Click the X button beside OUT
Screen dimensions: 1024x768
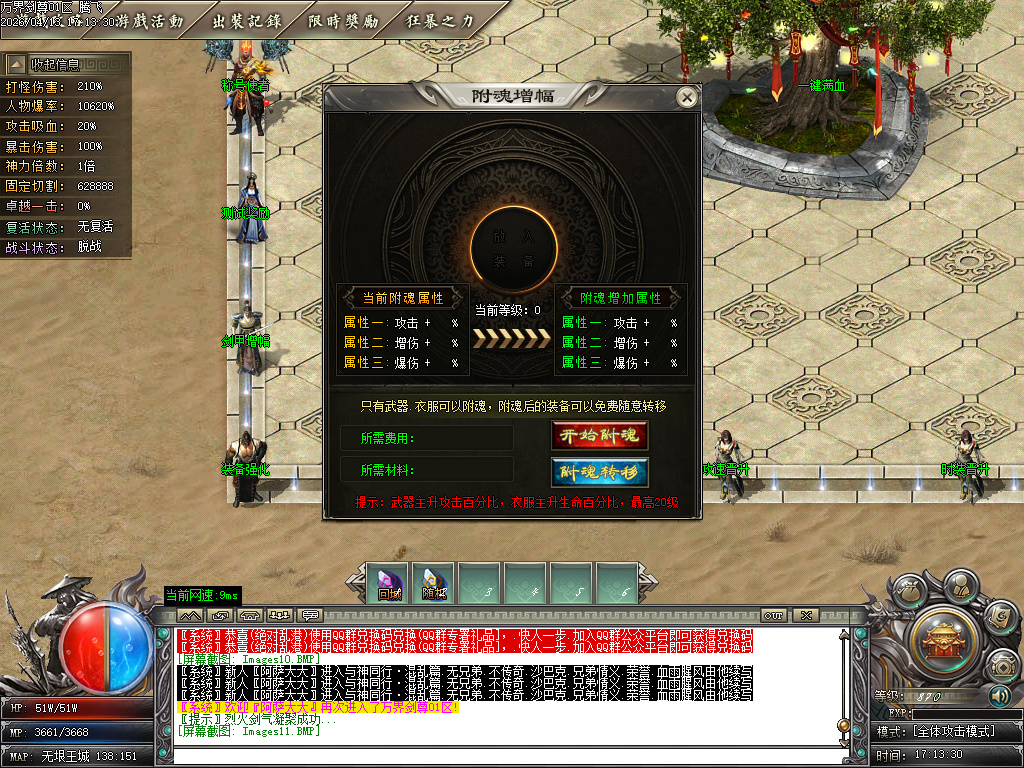point(804,615)
